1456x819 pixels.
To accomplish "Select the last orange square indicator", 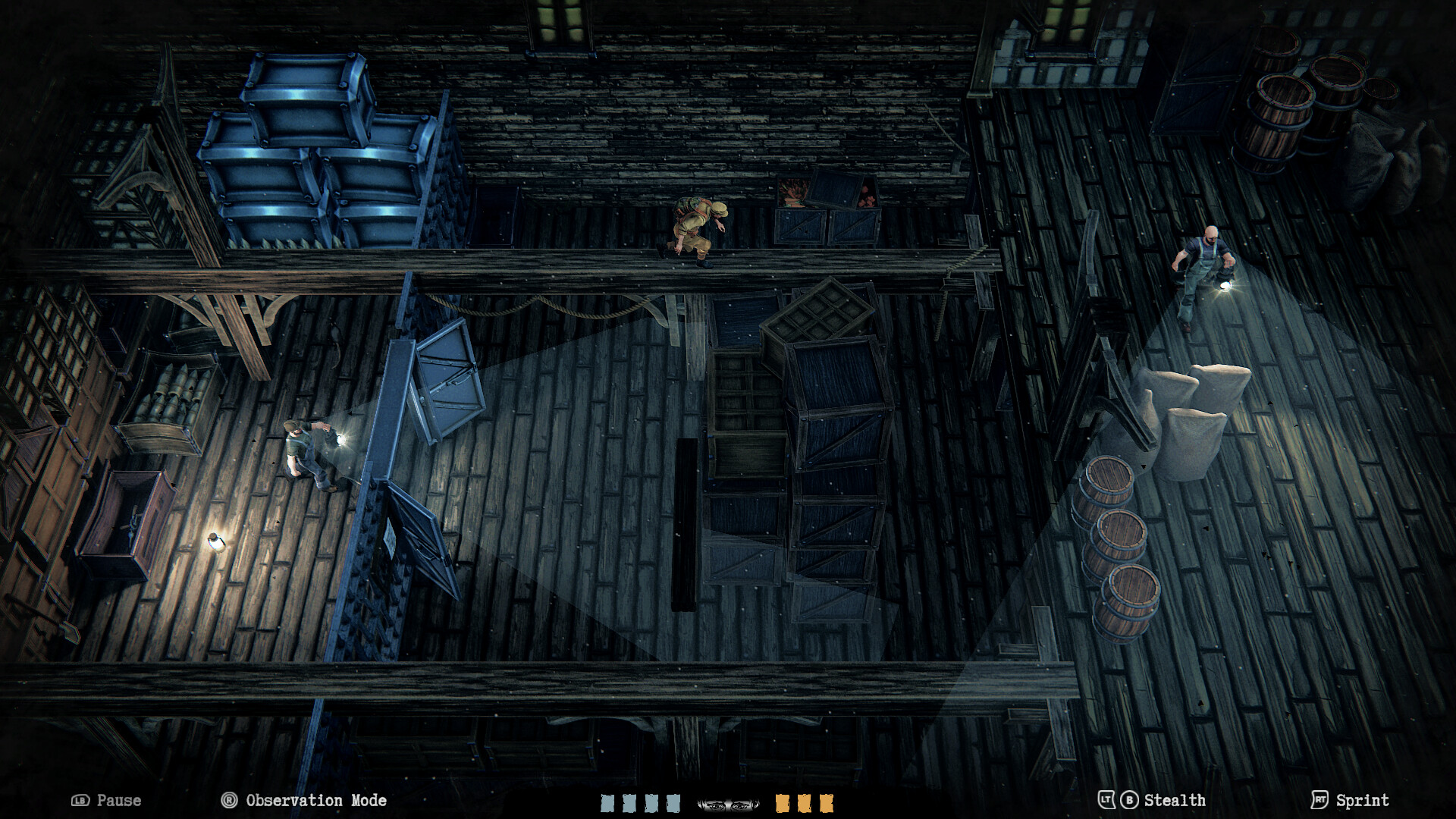I will click(827, 802).
